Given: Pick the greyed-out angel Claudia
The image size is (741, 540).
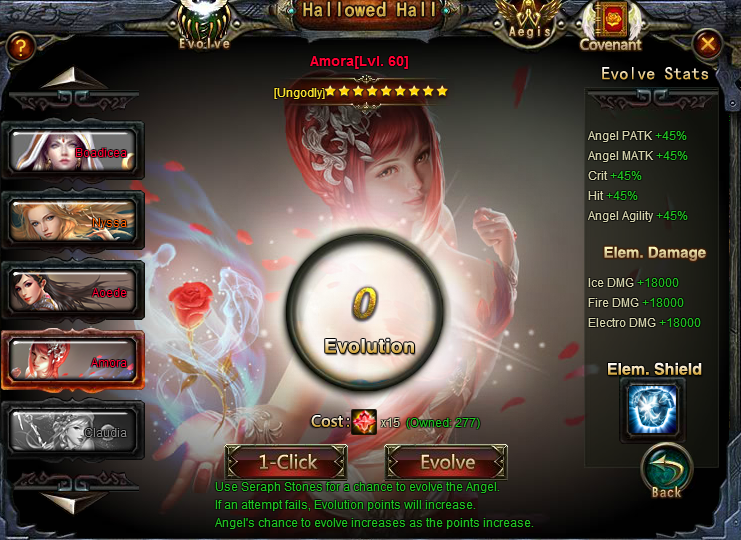Looking at the screenshot, I should [74, 430].
